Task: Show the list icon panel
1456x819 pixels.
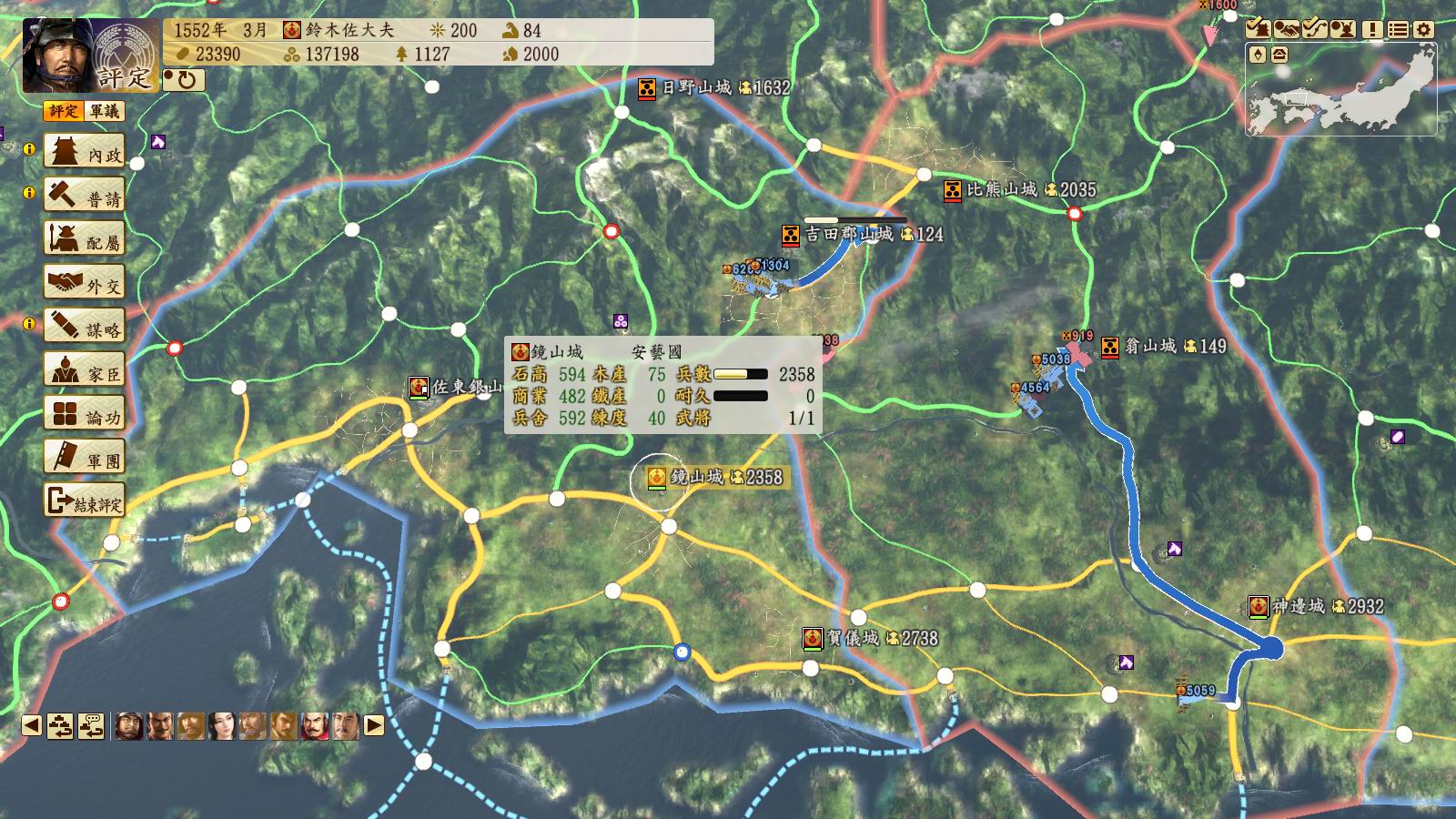Action: coord(1398,29)
